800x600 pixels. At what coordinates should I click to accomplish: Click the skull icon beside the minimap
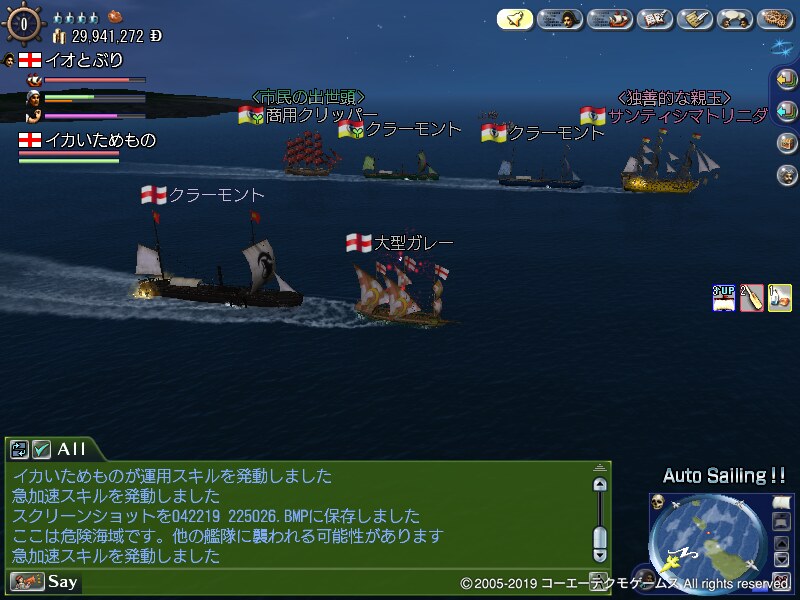pos(659,501)
